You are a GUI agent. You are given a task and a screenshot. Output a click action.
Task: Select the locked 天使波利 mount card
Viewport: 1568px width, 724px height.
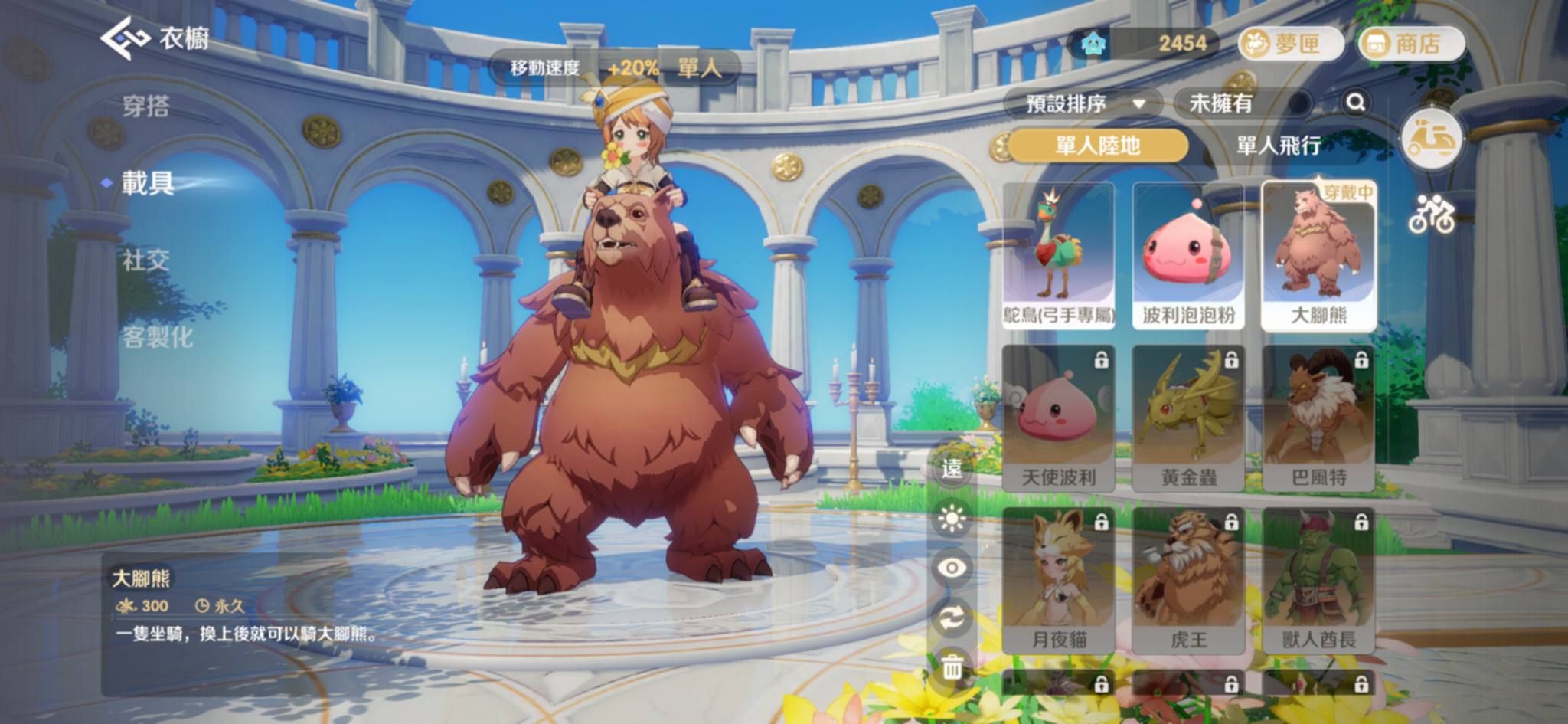(1059, 418)
